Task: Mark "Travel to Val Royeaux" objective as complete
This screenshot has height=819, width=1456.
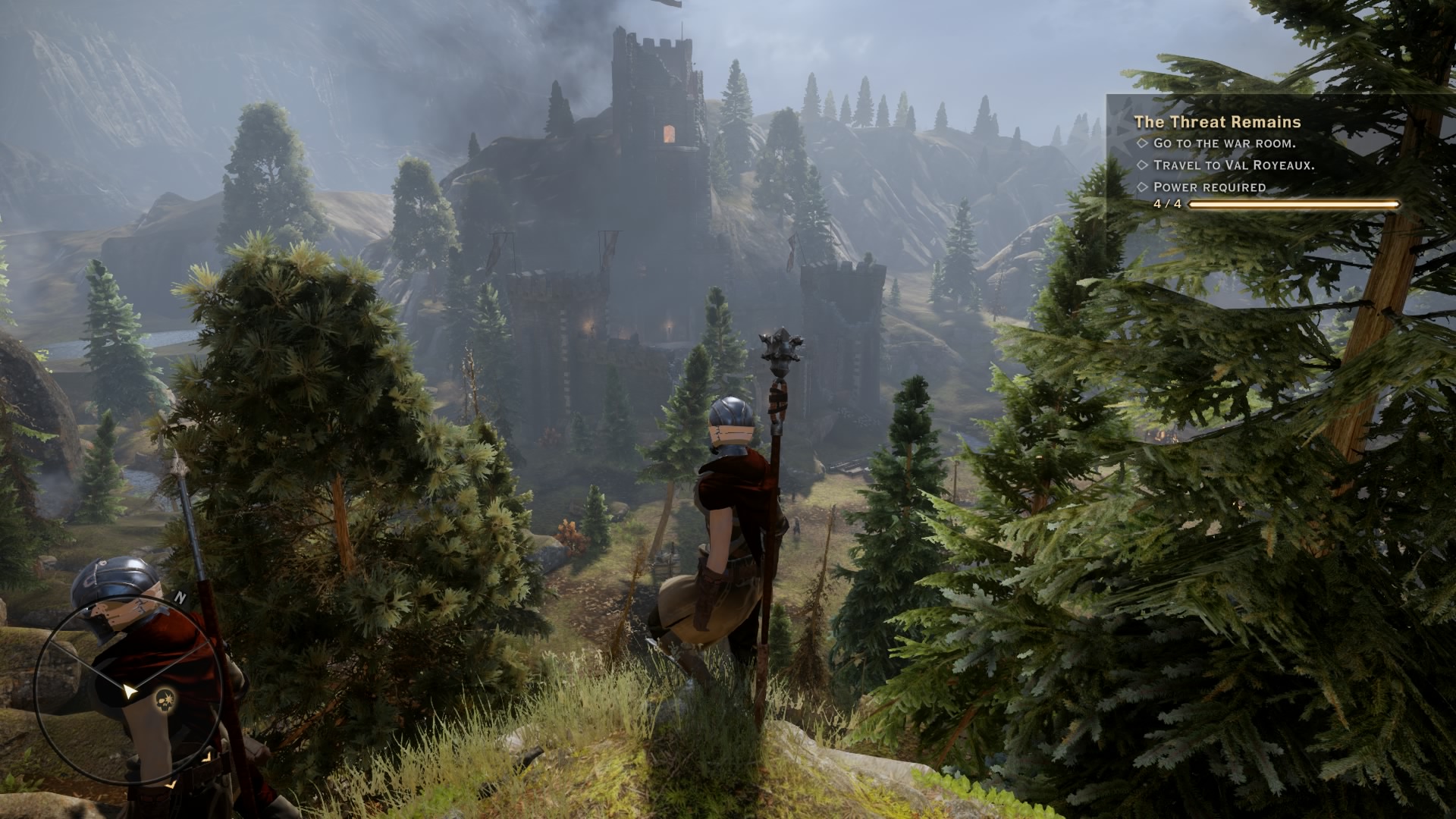Action: coord(1143,165)
